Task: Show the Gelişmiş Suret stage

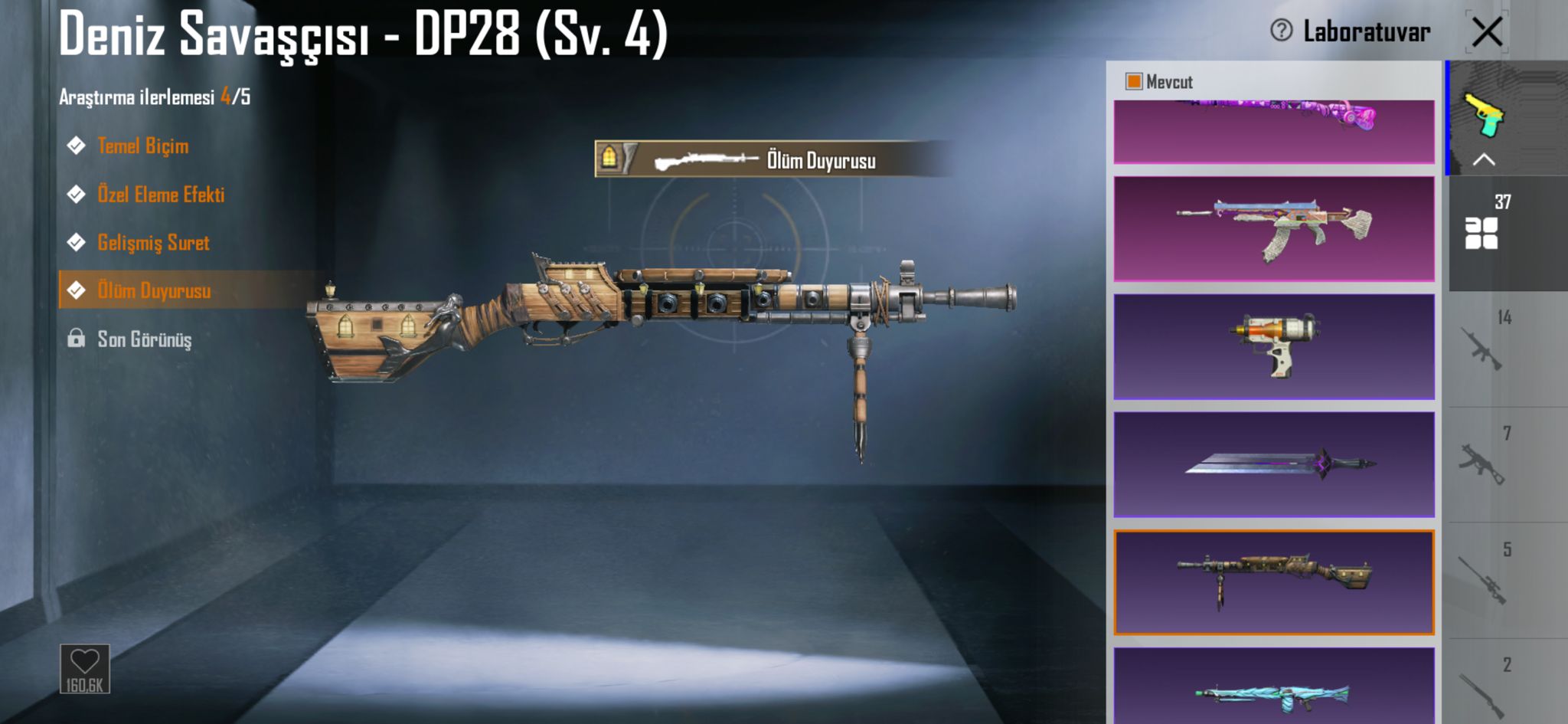Action: pyautogui.click(x=152, y=243)
